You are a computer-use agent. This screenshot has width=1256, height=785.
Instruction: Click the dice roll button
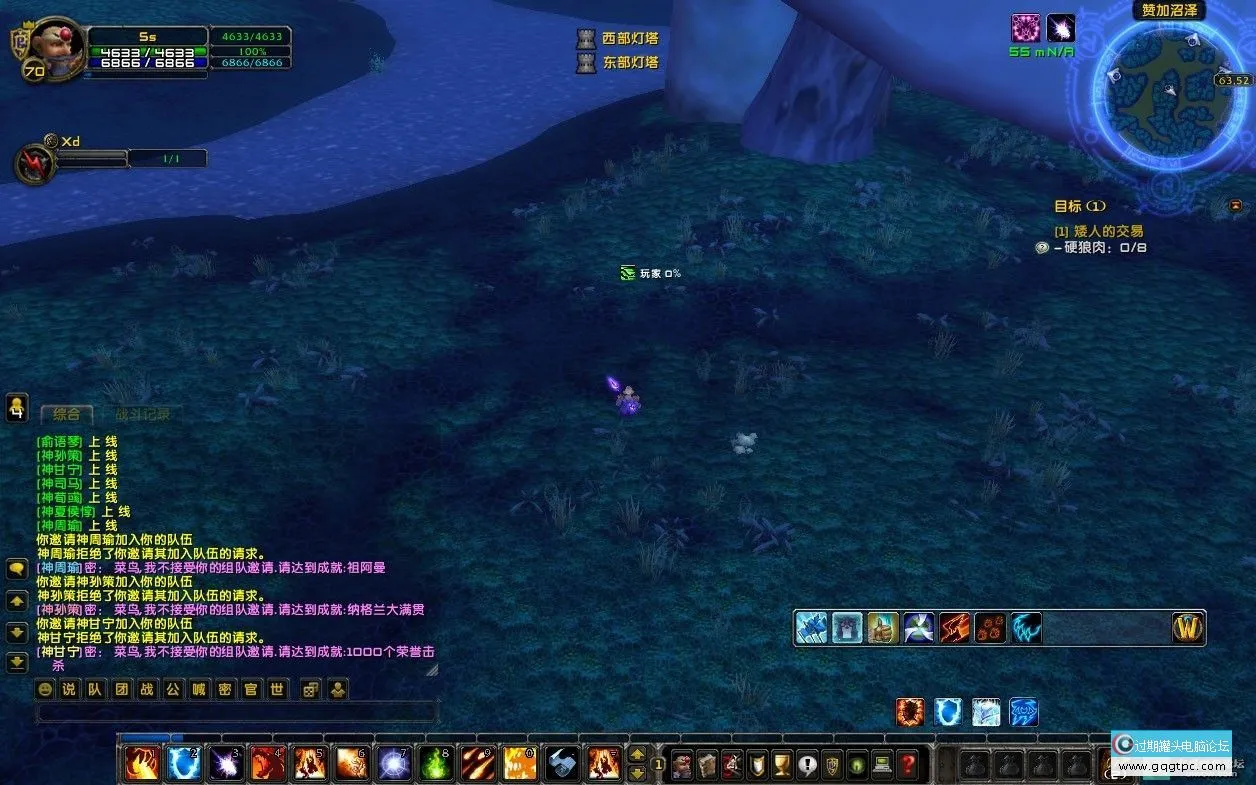pyautogui.click(x=311, y=689)
